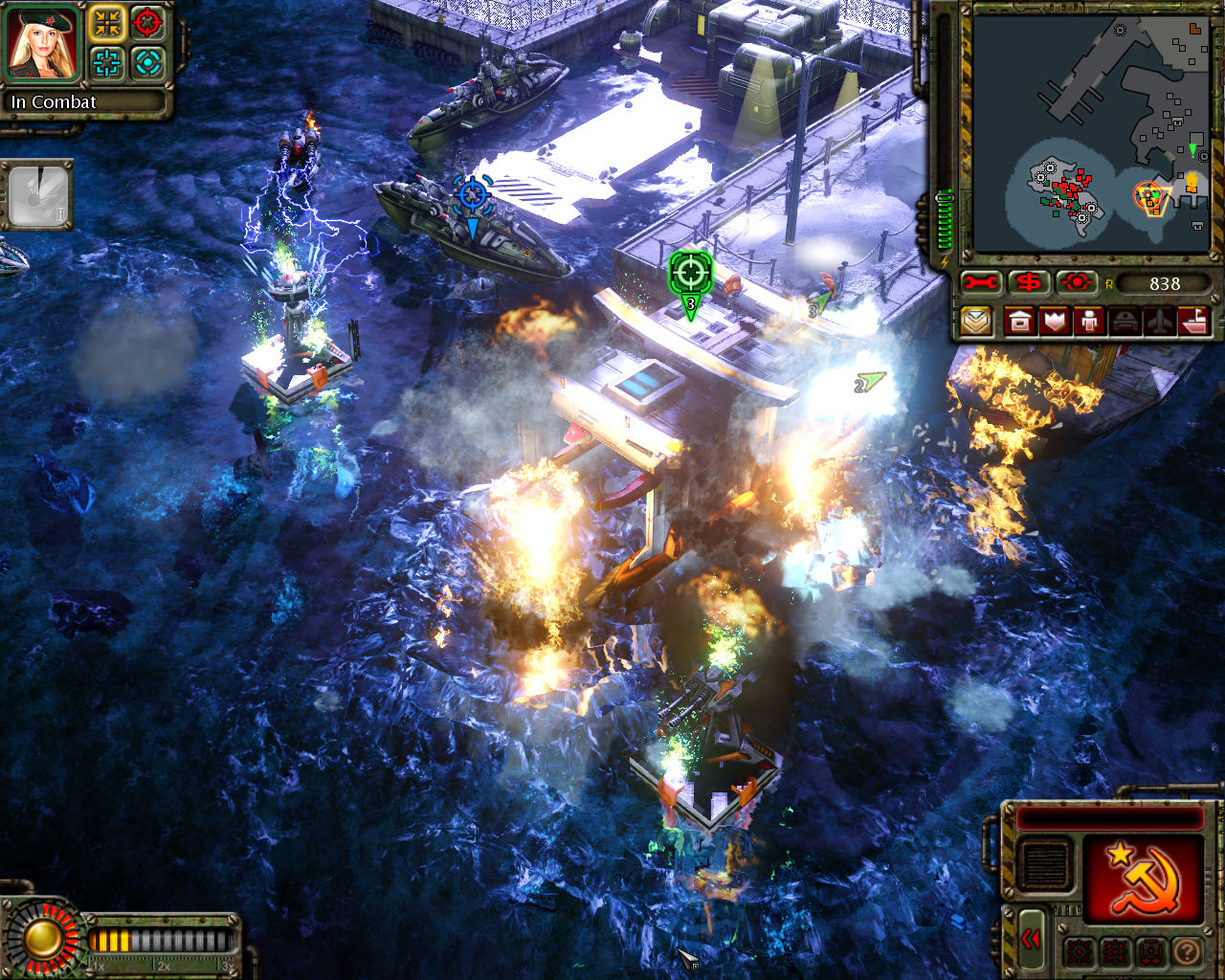
Task: Open the gold chevron tab in build bar
Action: [x=976, y=322]
